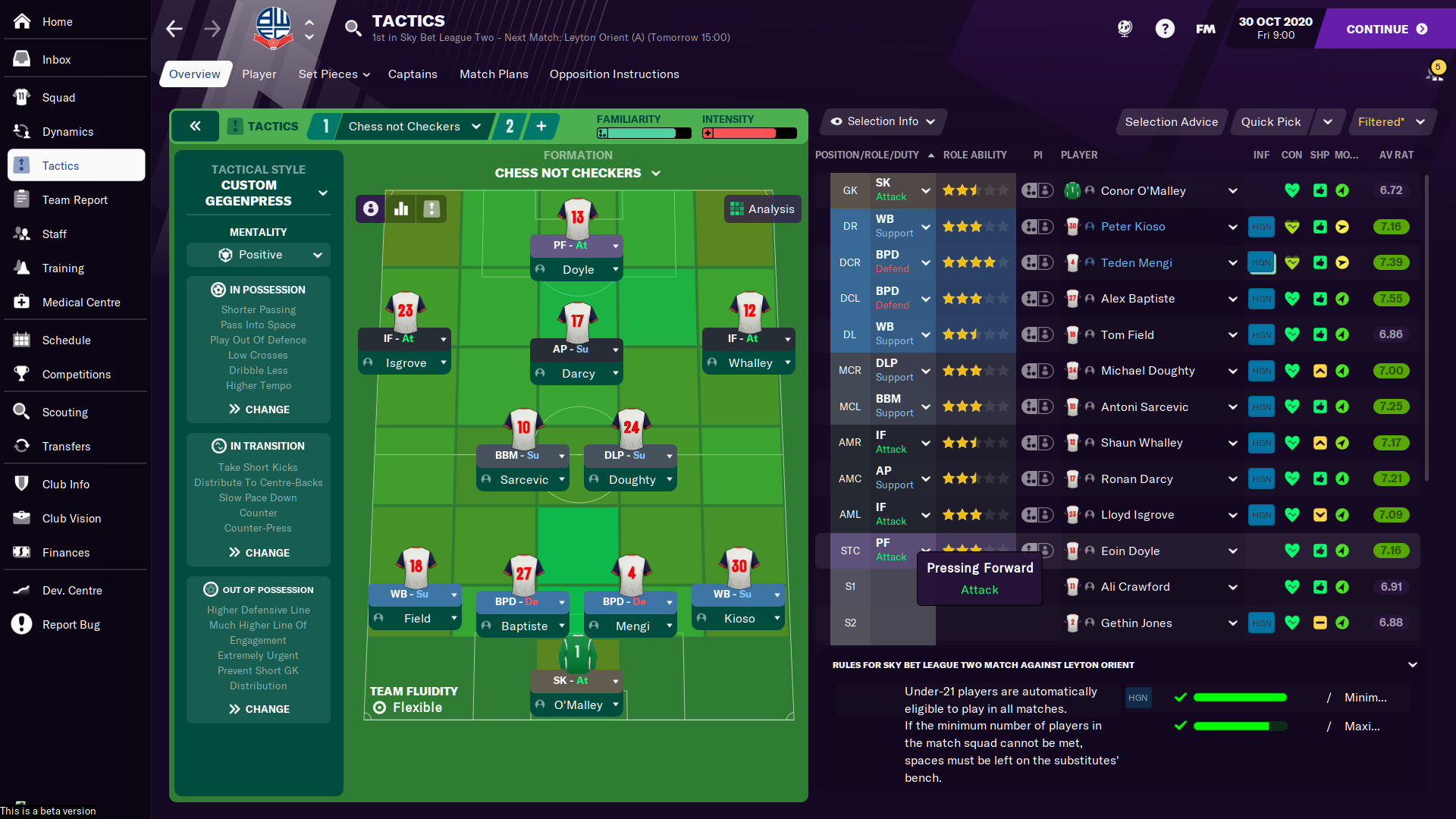This screenshot has height=819, width=1456.
Task: Open the Quick Pick options
Action: coord(1270,122)
